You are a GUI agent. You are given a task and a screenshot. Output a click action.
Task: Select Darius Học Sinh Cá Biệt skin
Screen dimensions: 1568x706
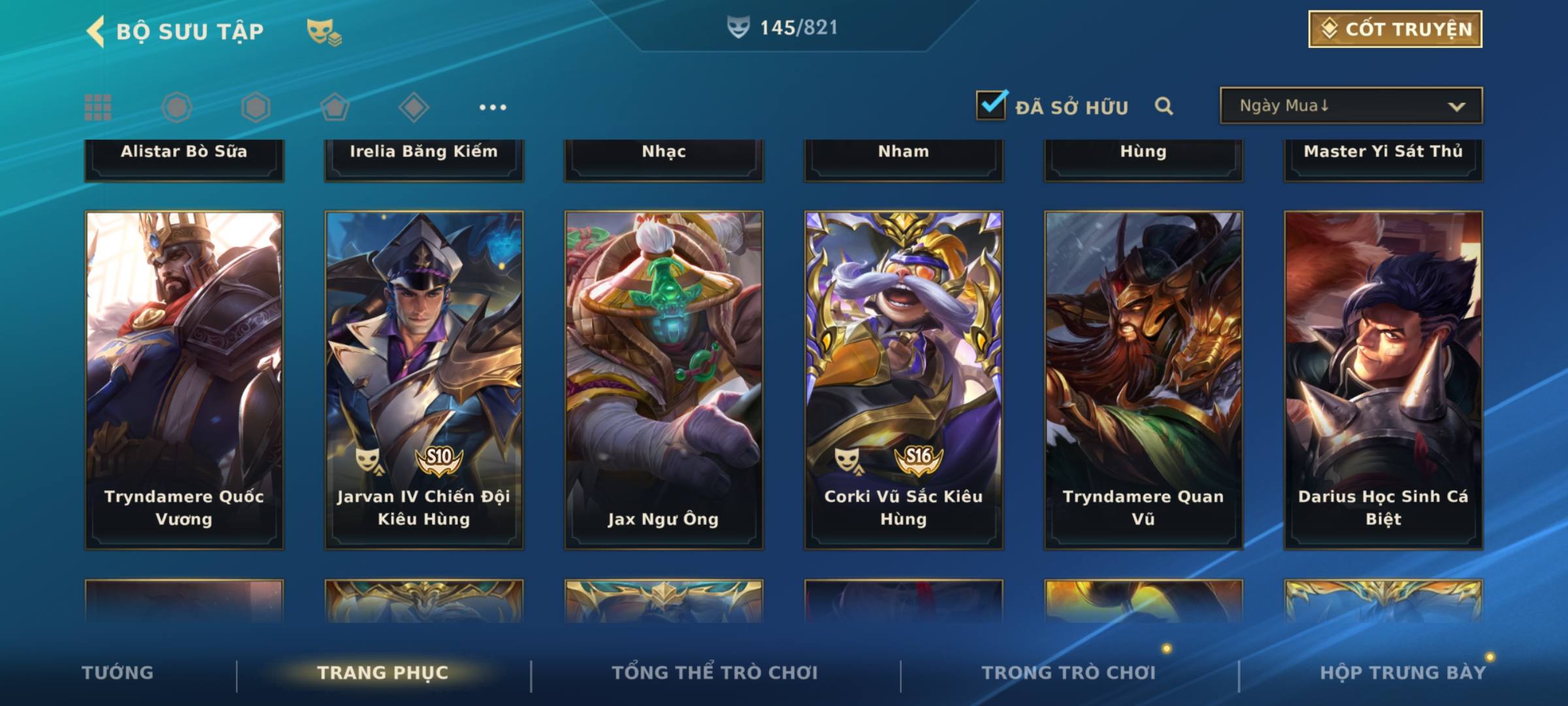tap(1383, 379)
